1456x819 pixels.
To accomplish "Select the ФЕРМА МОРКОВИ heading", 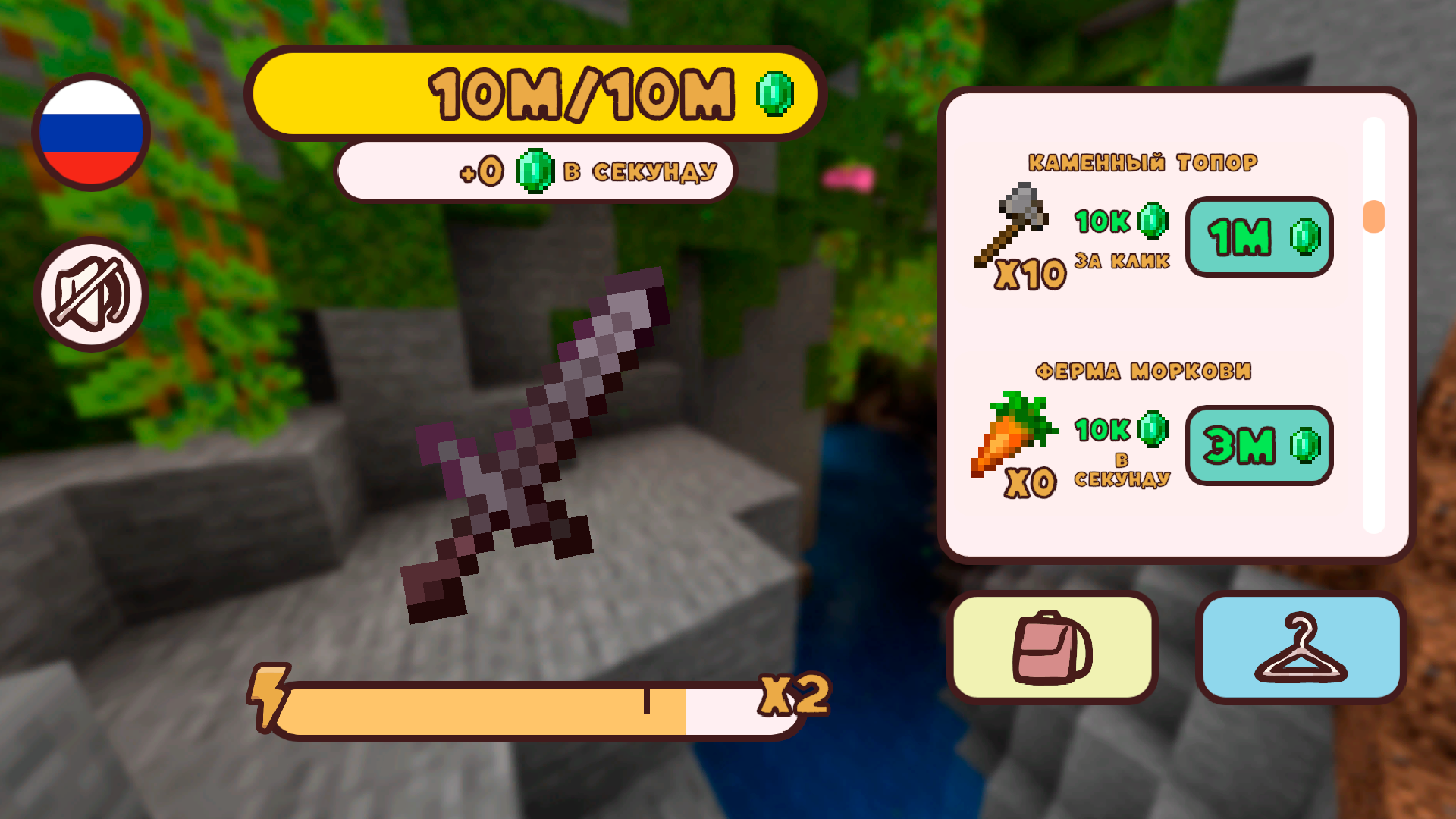I will pos(1145,371).
